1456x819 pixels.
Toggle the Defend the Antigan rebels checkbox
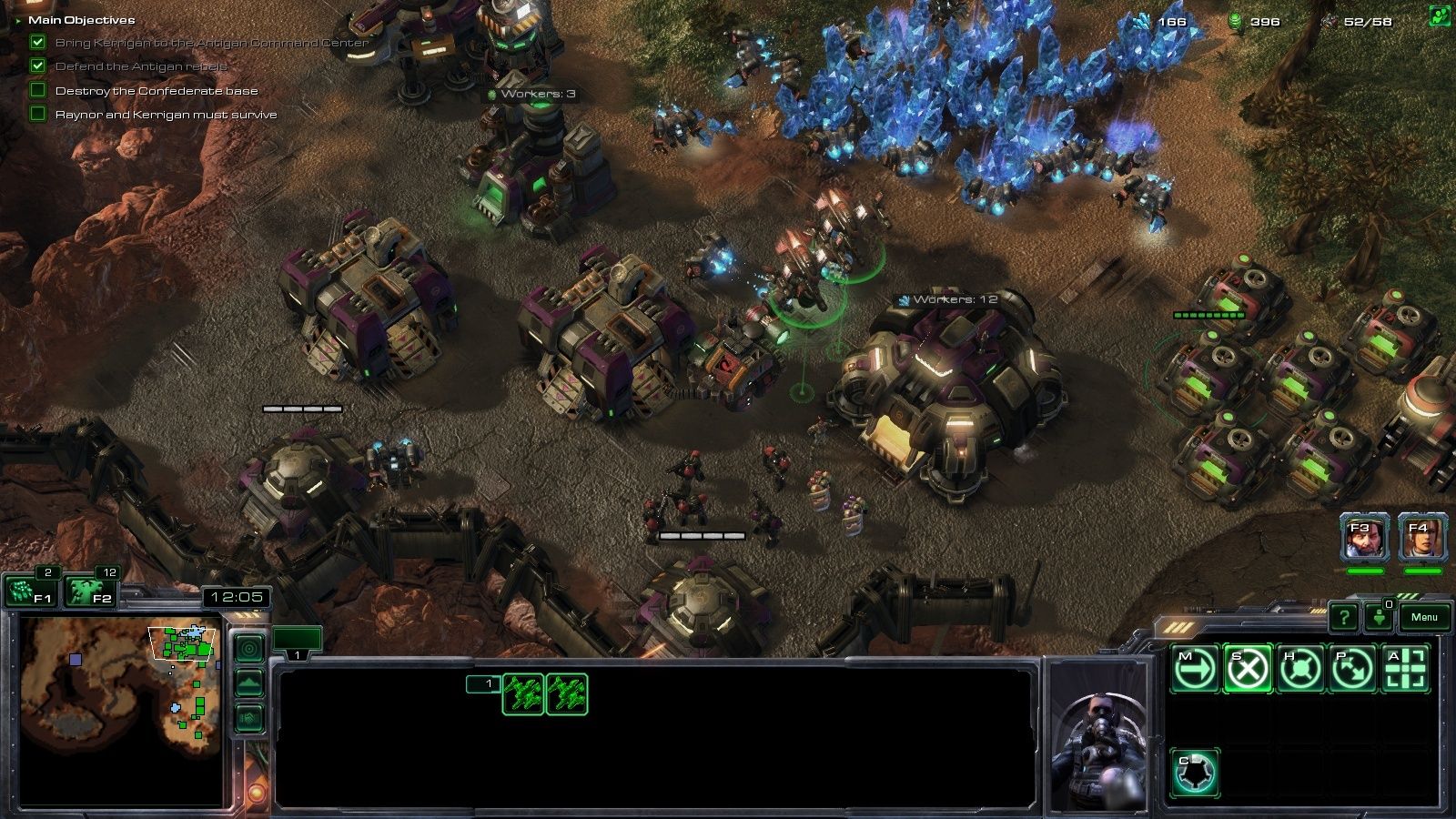point(36,66)
